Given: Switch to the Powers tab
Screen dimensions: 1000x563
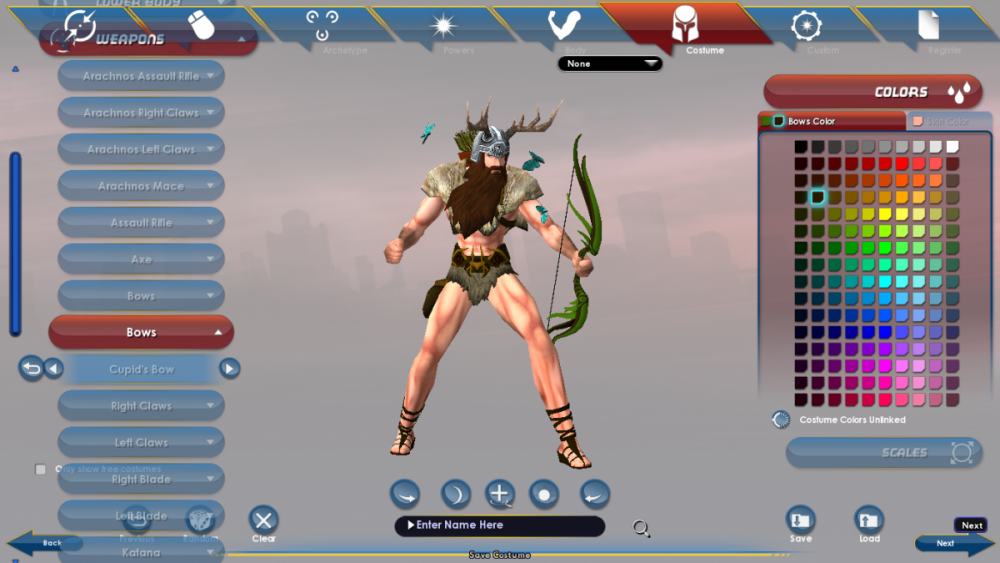Looking at the screenshot, I should [x=443, y=28].
